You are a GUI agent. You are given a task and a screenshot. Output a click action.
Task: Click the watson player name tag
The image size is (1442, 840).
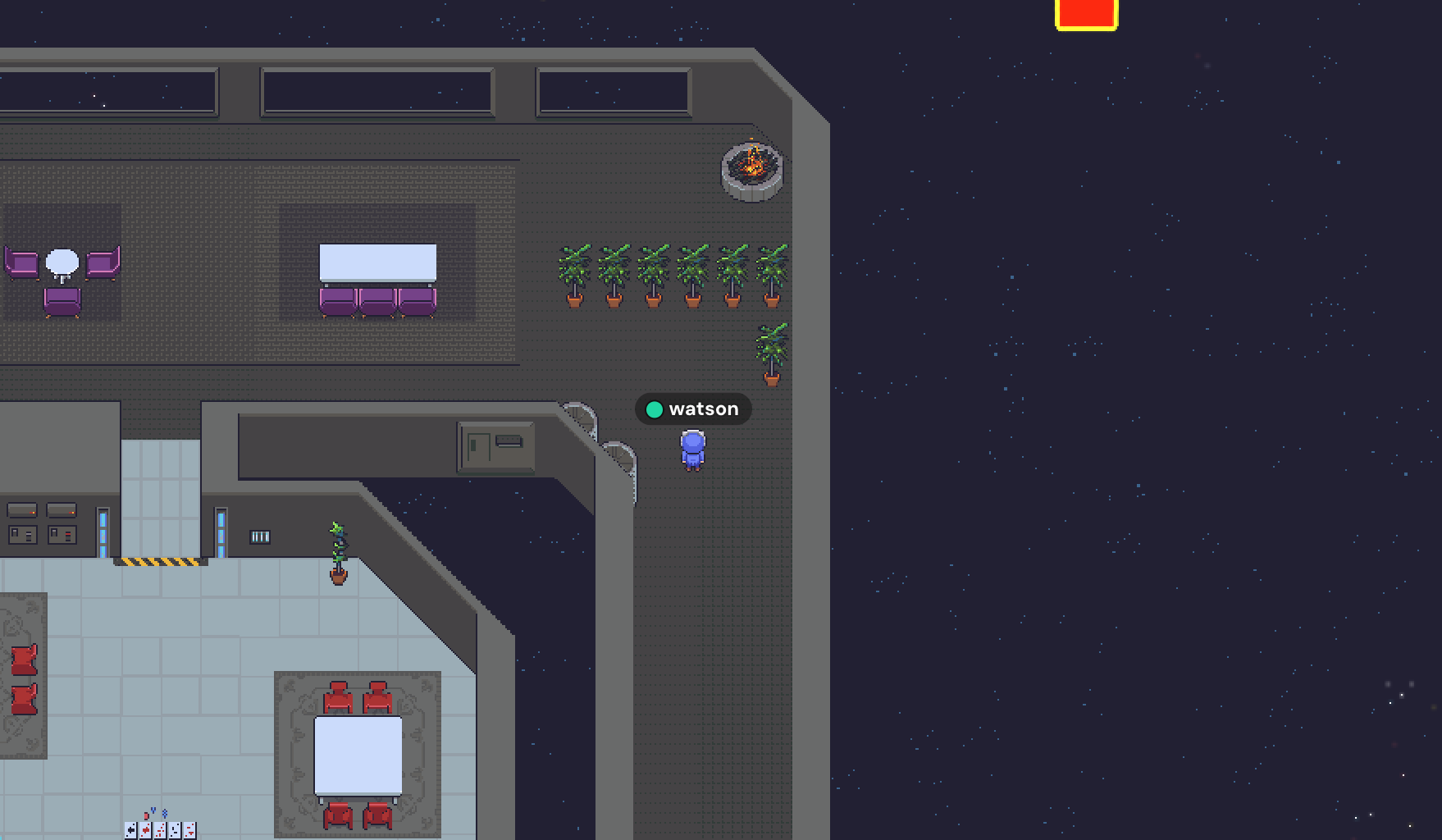pos(693,409)
